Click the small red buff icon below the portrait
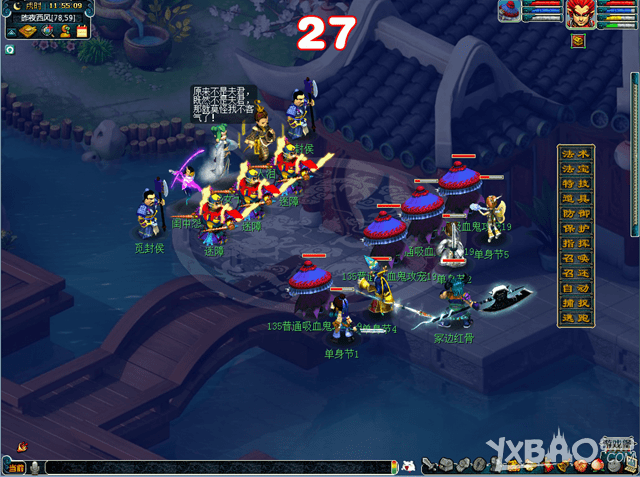The height and width of the screenshot is (477, 640). [579, 41]
